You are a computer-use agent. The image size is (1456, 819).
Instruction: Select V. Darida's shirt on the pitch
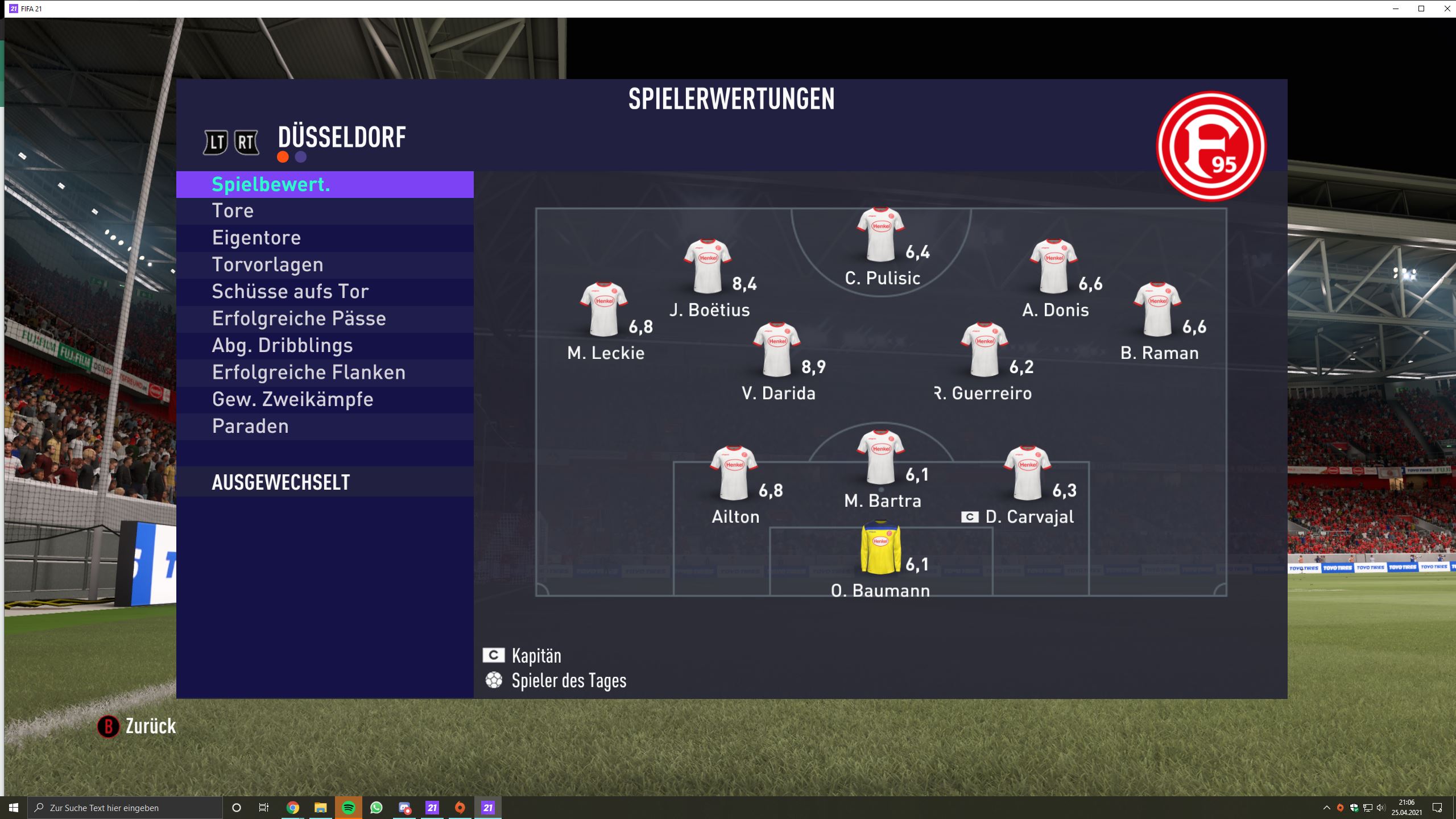pos(776,350)
